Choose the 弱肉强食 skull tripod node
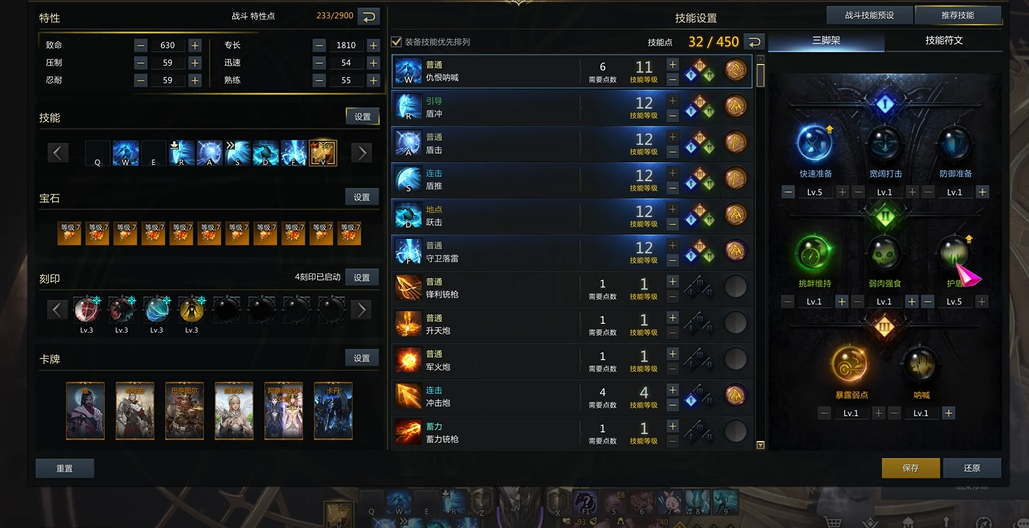 [885, 254]
